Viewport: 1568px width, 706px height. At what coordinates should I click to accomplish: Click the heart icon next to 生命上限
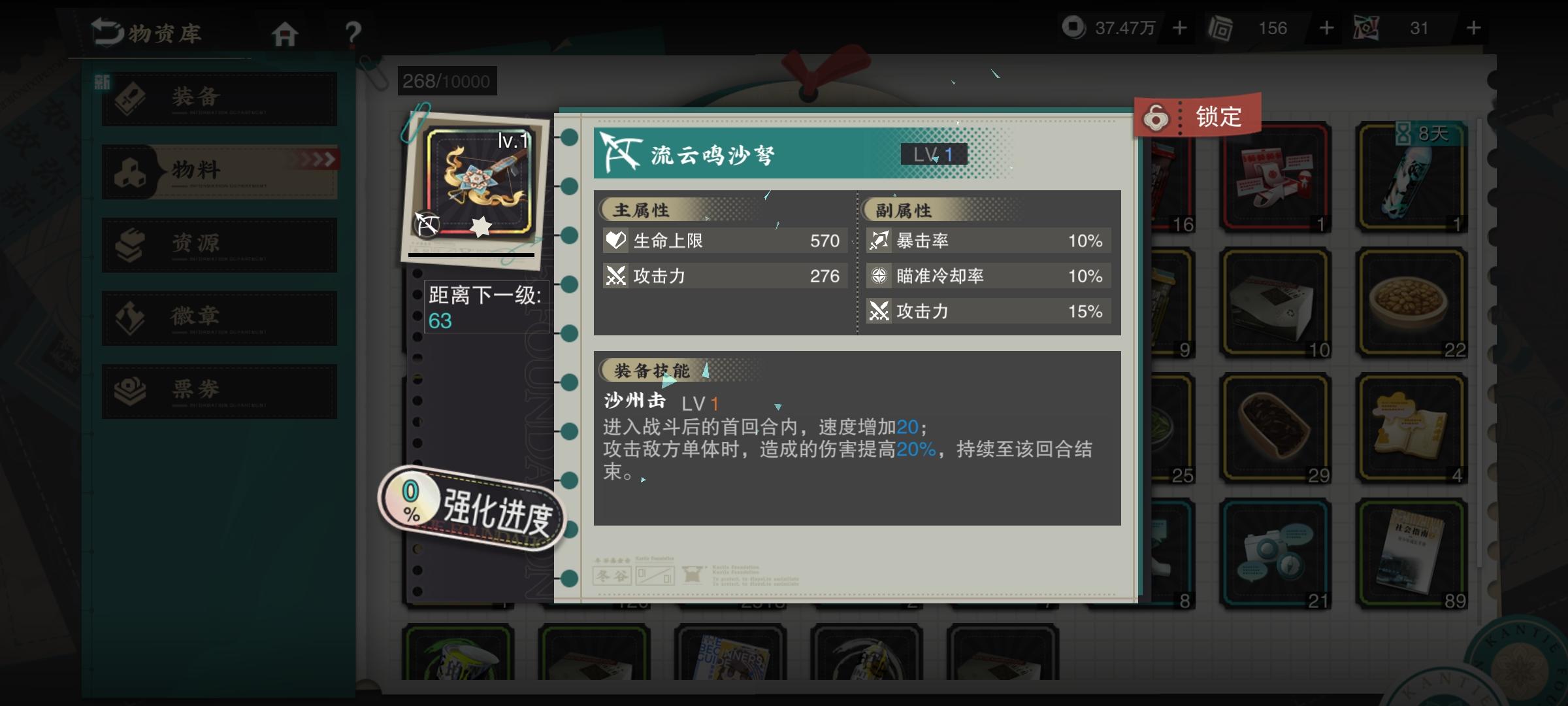coord(615,241)
